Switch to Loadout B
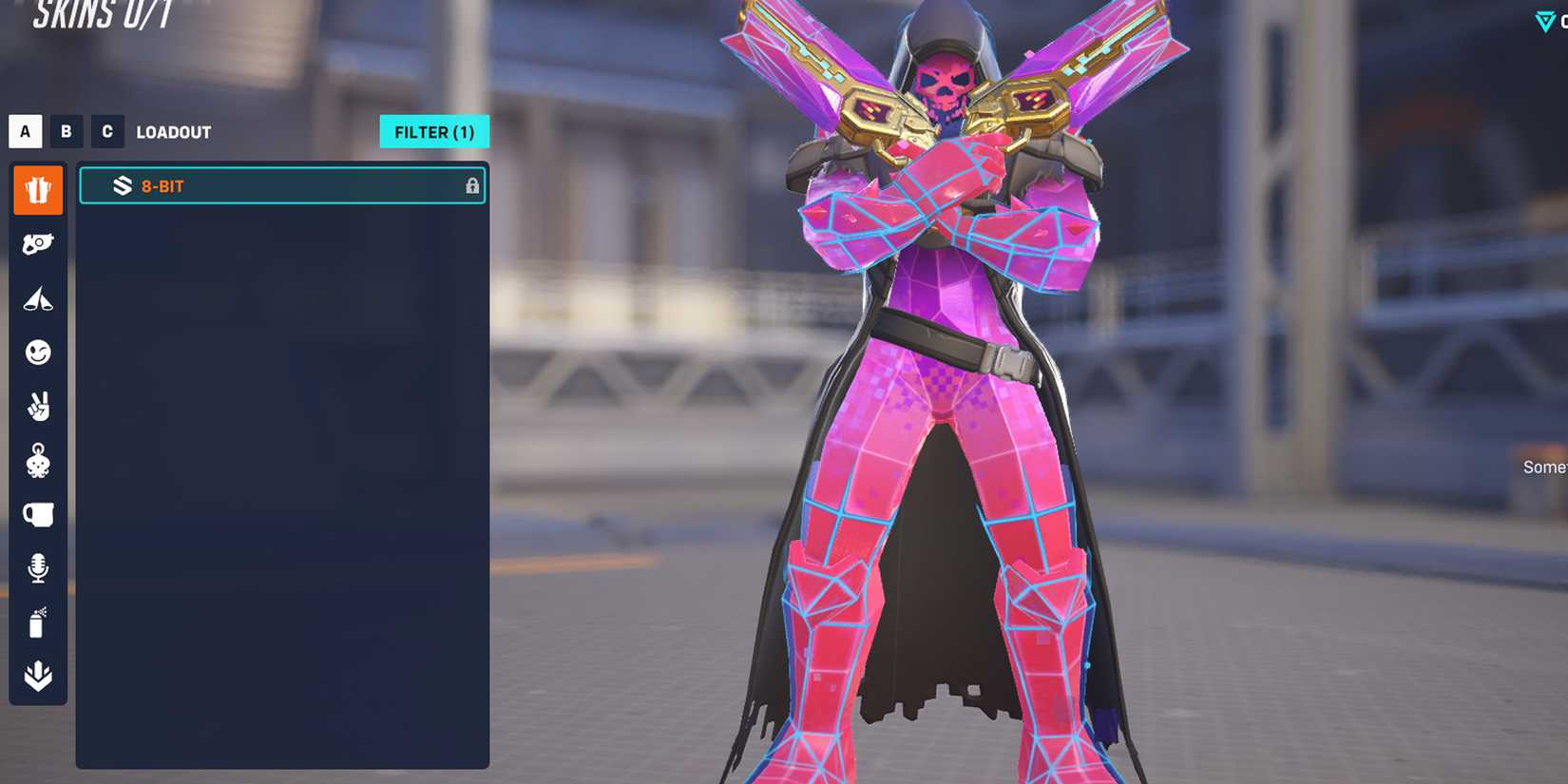1568x784 pixels. coord(66,131)
